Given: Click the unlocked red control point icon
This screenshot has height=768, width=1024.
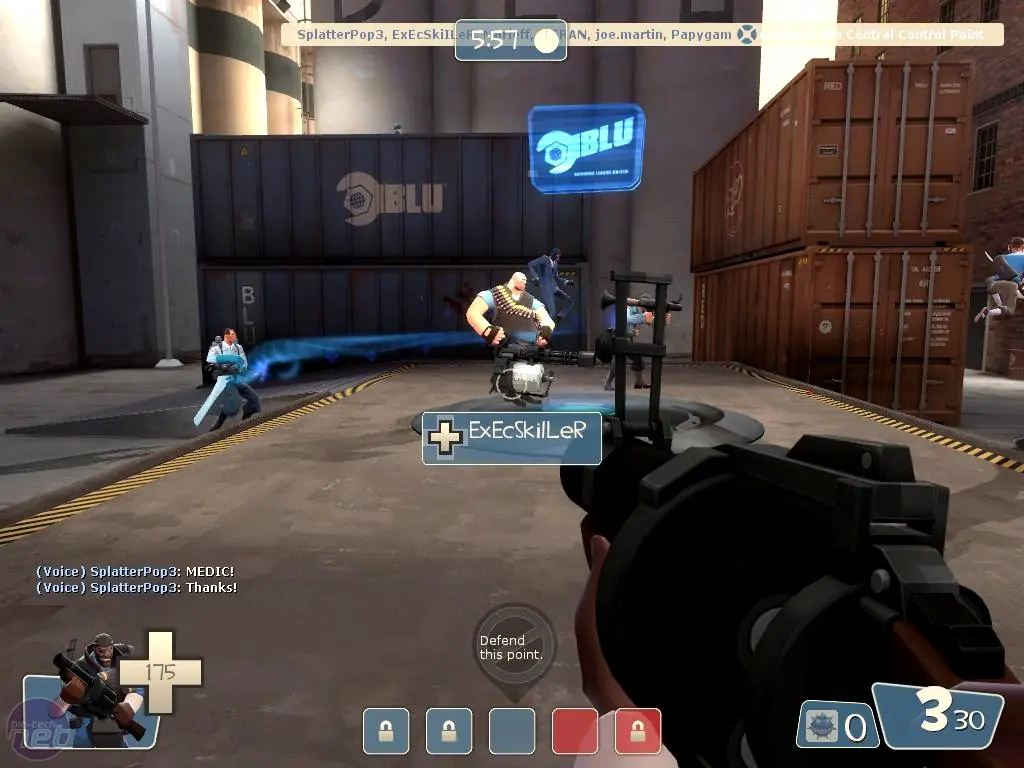Looking at the screenshot, I should [x=575, y=731].
